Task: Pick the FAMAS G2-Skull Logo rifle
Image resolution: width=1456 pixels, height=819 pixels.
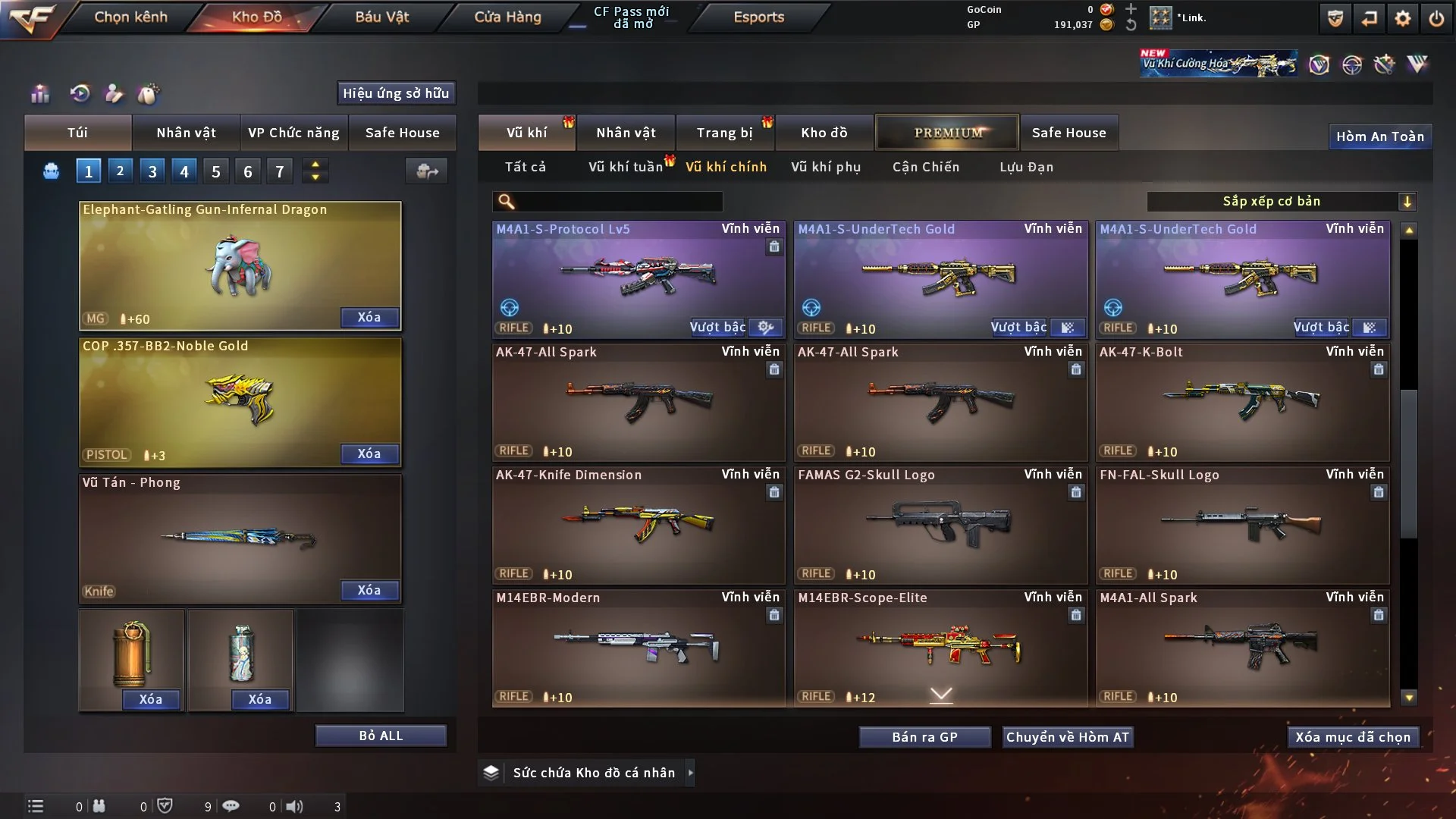Action: coord(940,525)
